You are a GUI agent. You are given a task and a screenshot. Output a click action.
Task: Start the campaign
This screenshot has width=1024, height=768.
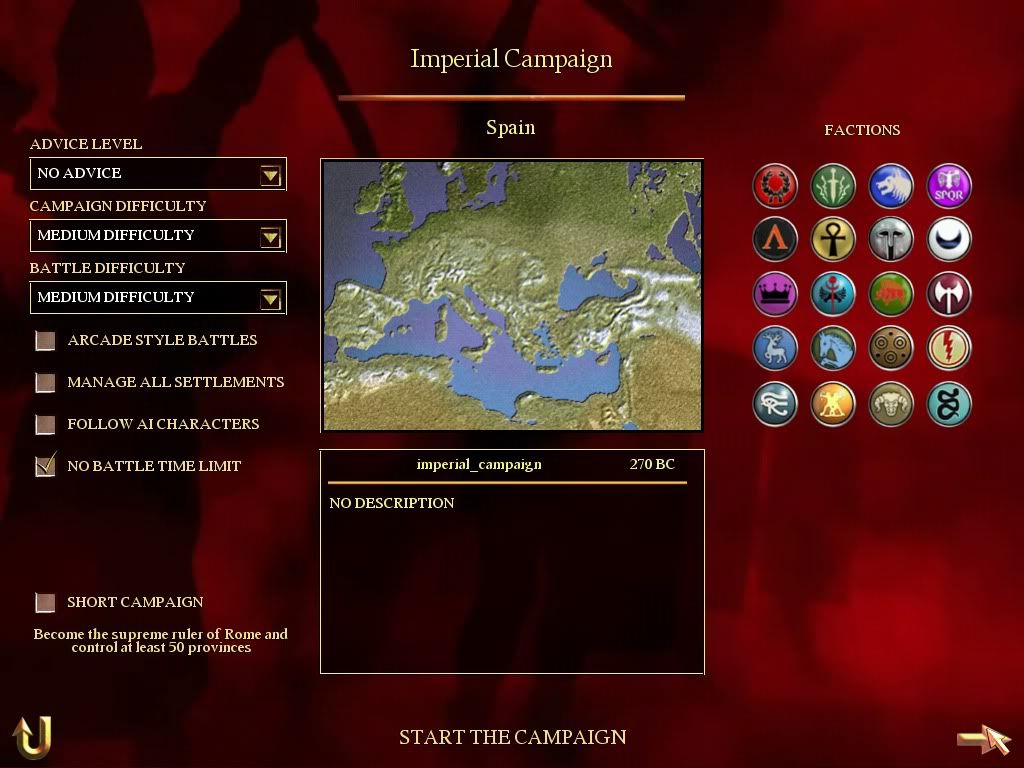[x=512, y=738]
